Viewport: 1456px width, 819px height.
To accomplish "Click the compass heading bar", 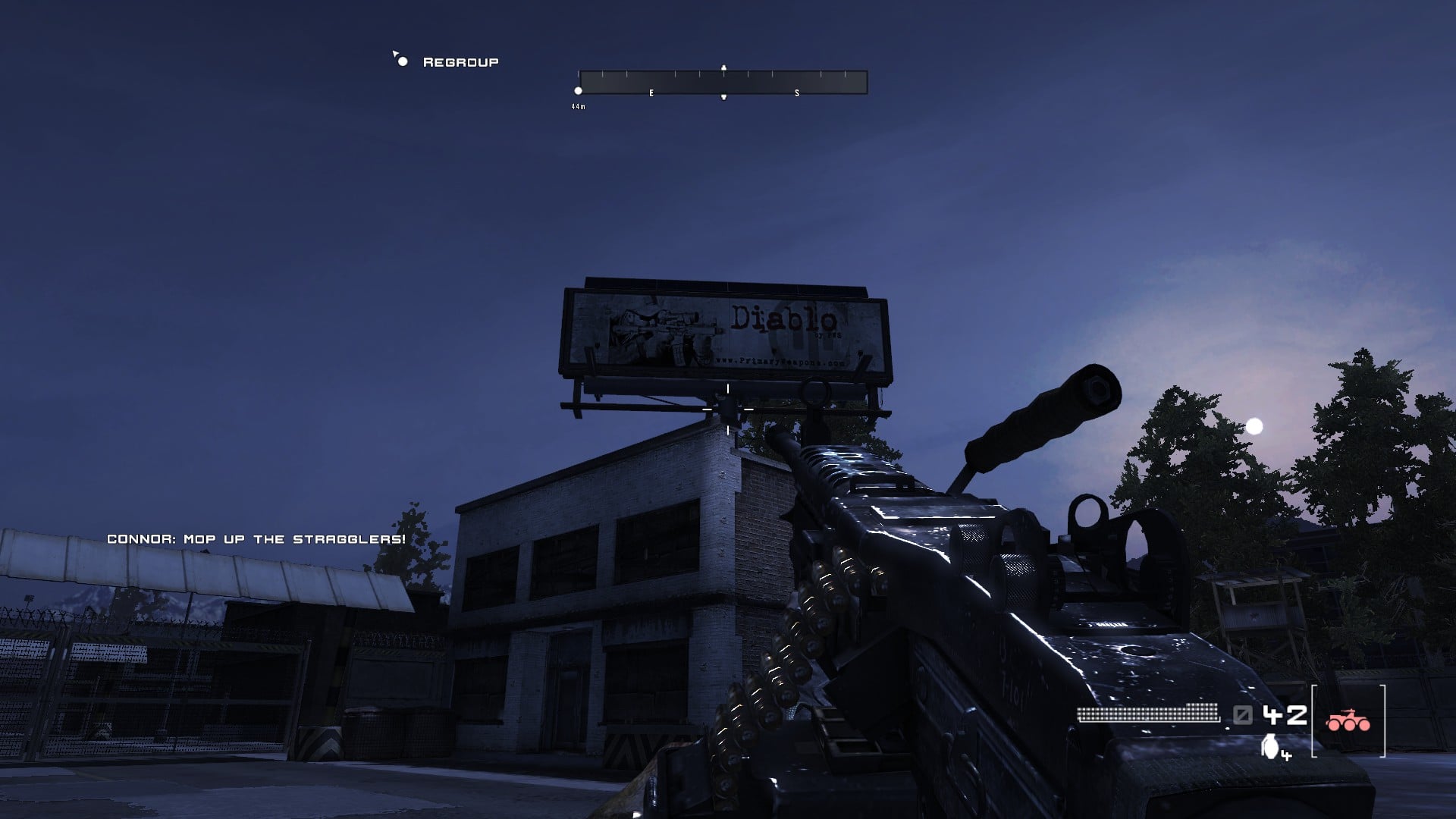I will [723, 82].
